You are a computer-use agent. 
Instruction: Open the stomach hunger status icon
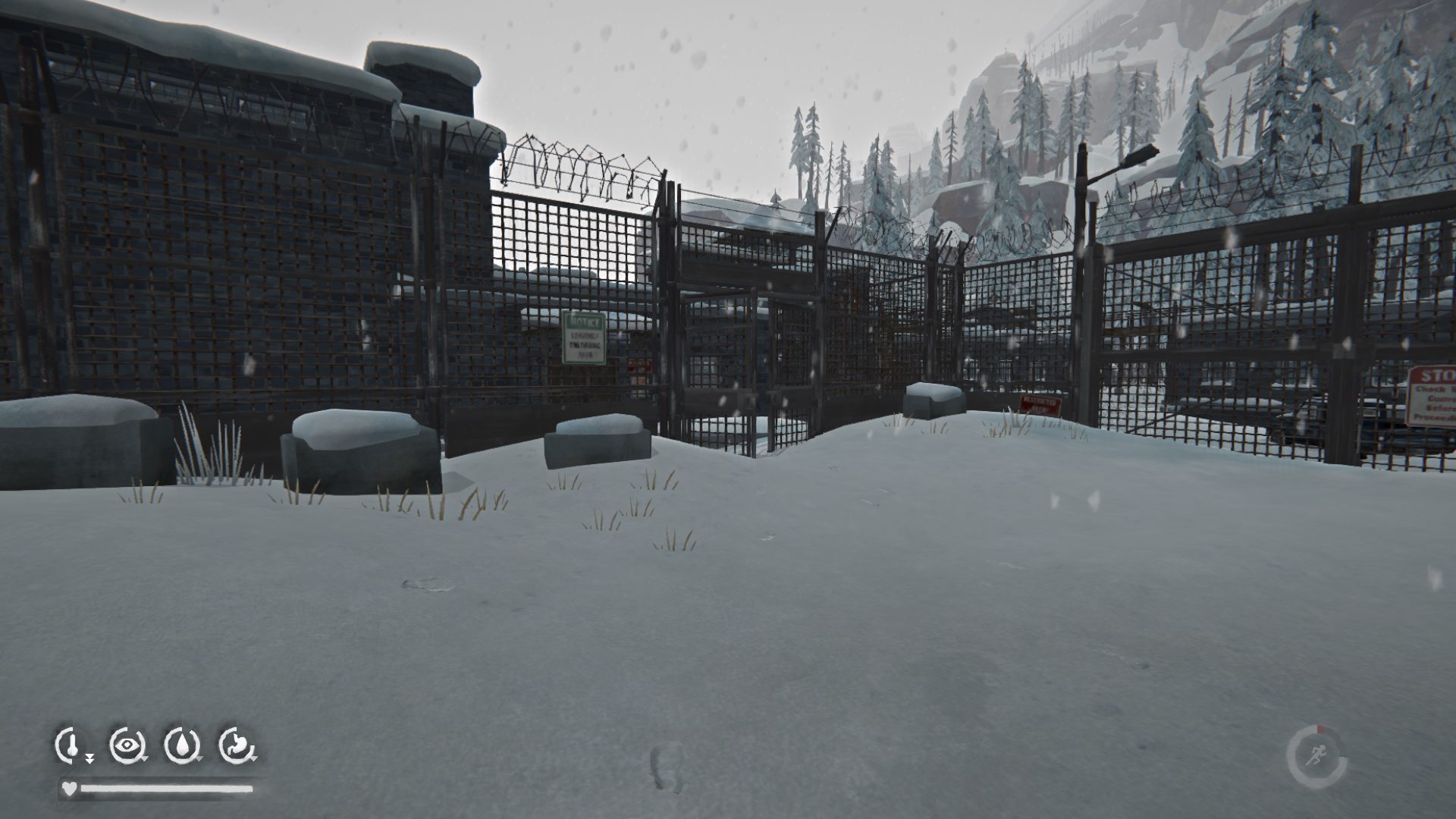point(237,745)
